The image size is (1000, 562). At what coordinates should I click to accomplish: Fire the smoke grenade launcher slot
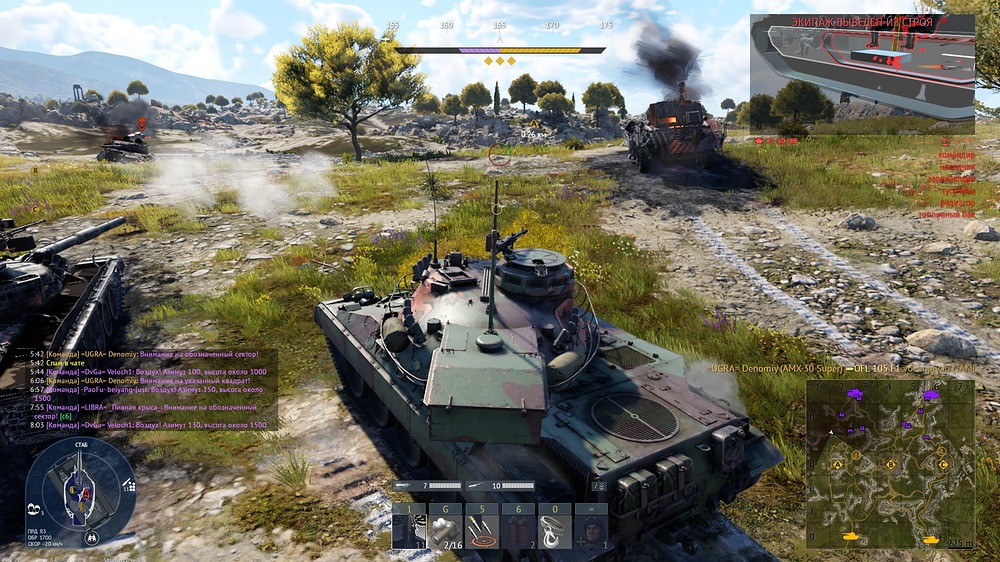click(445, 527)
